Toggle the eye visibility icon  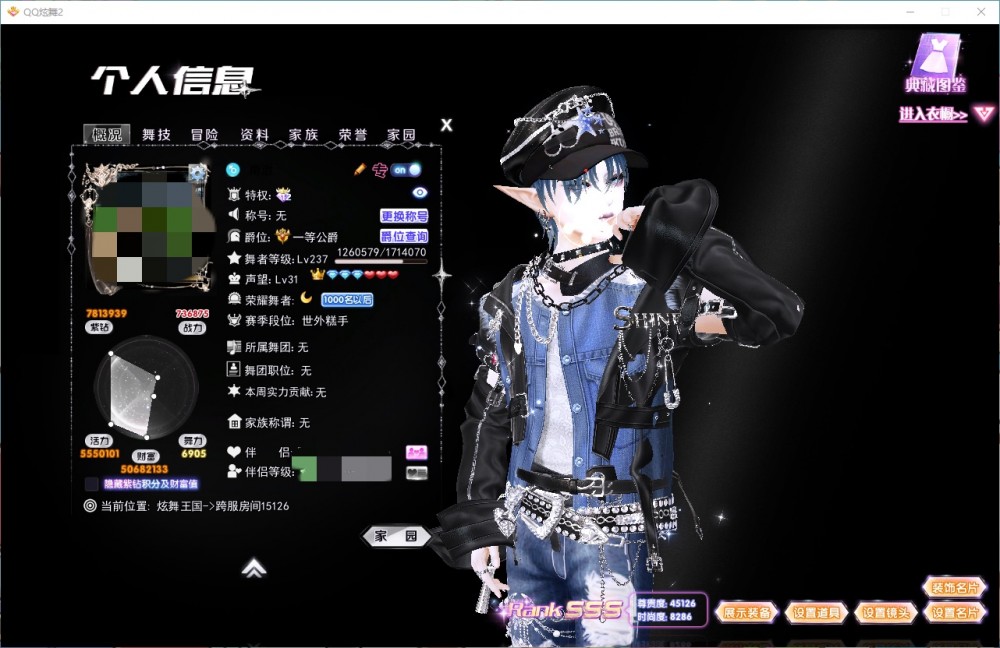(420, 193)
